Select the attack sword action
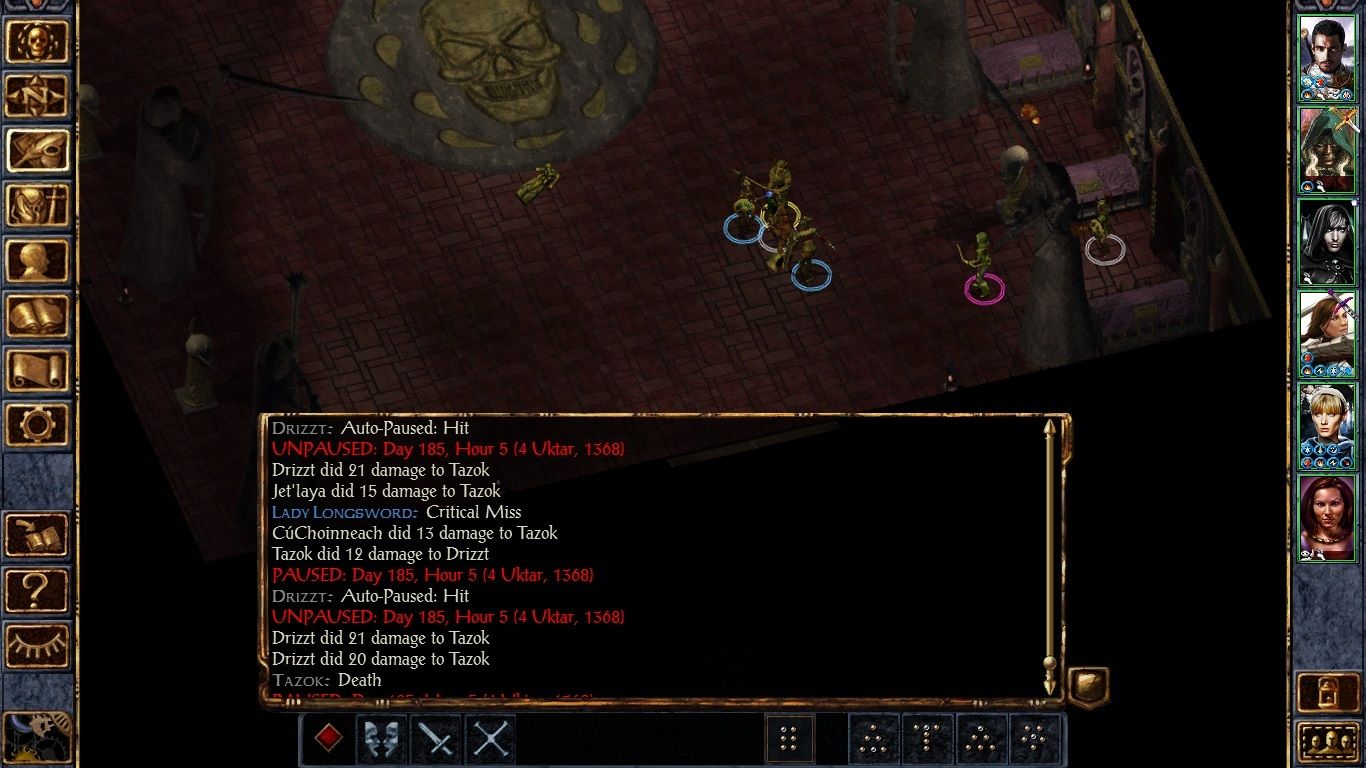Image resolution: width=1366 pixels, height=768 pixels. 434,737
